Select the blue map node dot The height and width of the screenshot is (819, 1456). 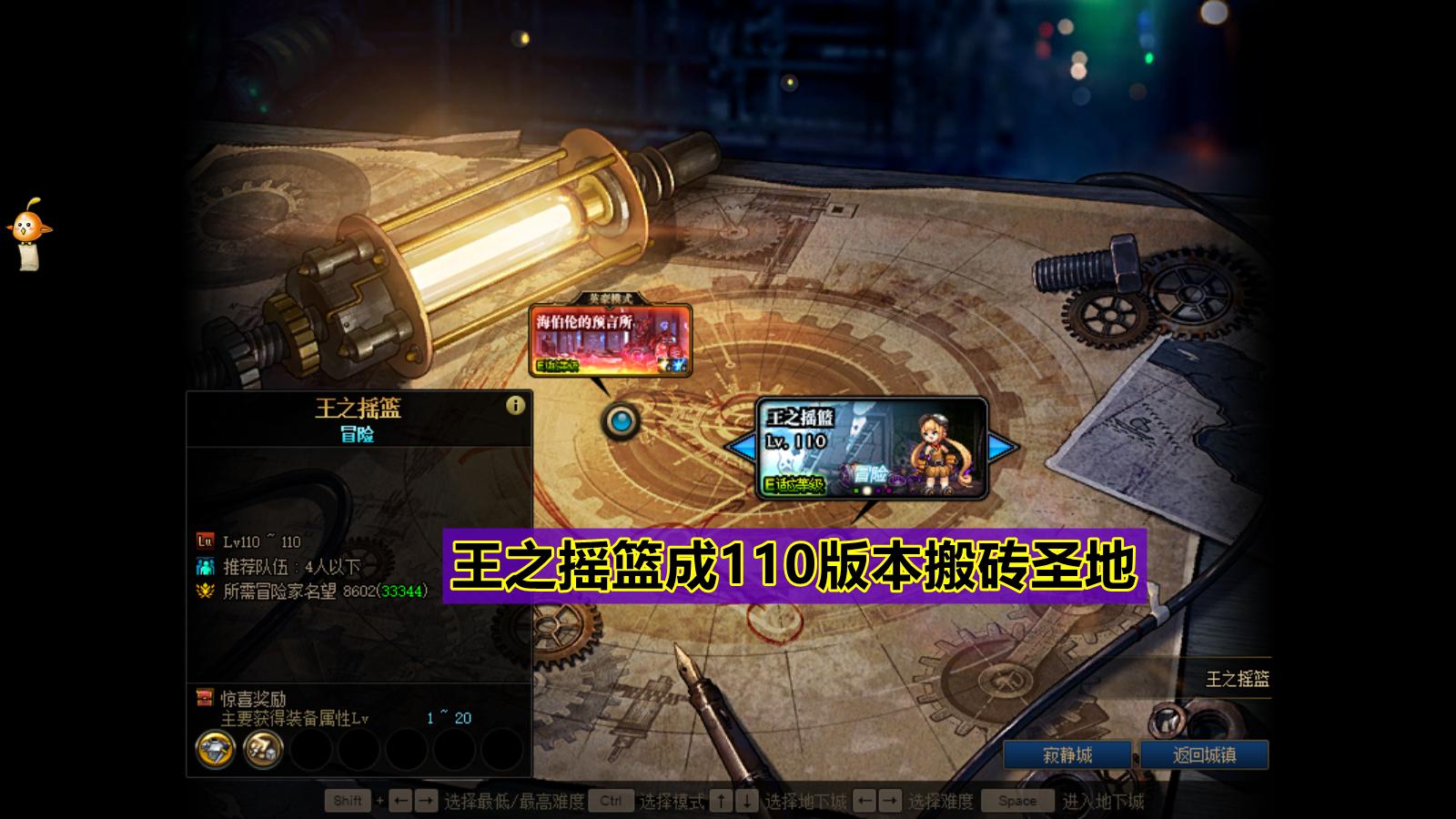point(622,420)
